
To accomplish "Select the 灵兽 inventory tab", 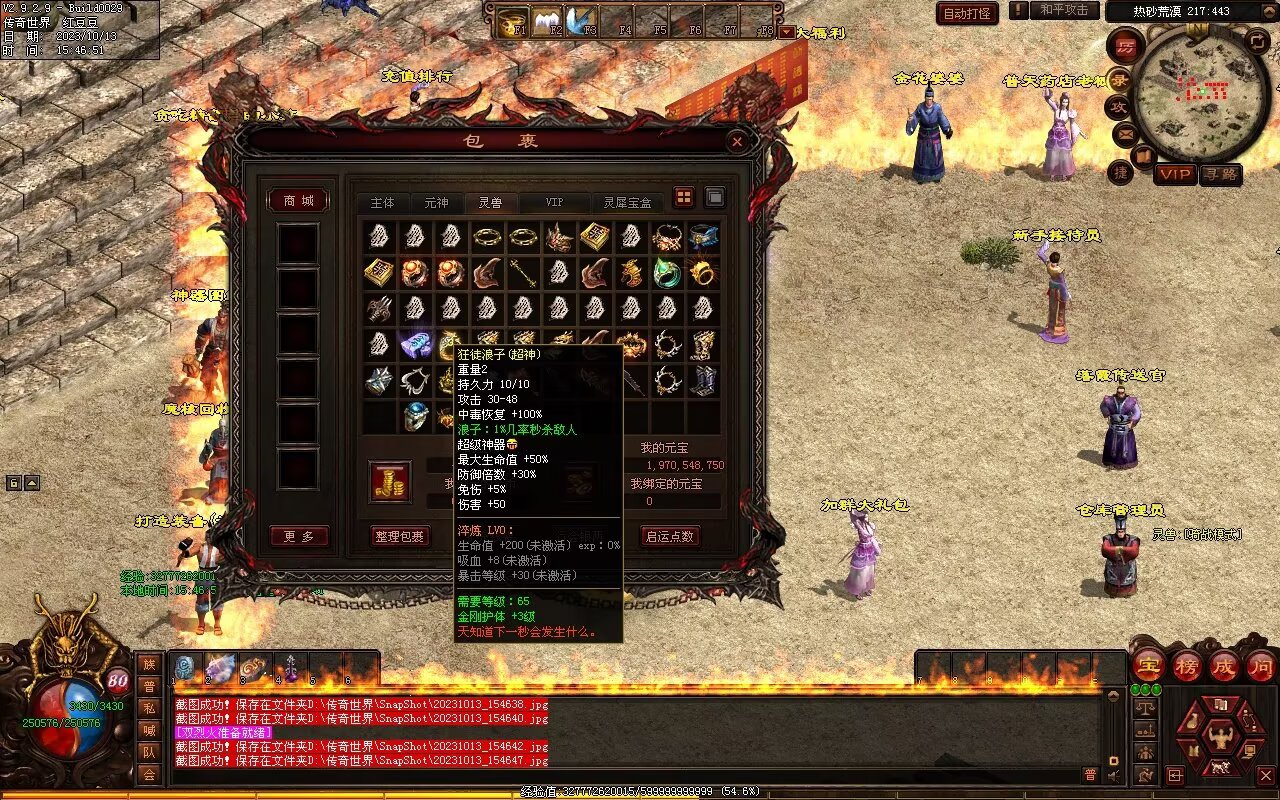I will [x=490, y=202].
